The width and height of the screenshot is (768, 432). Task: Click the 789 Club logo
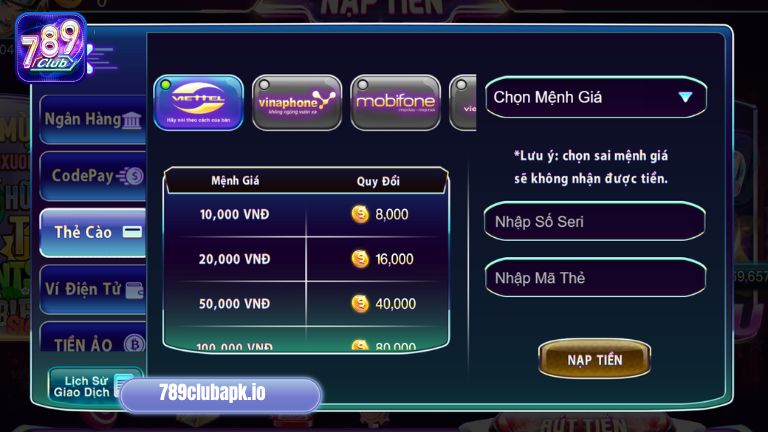click(50, 46)
